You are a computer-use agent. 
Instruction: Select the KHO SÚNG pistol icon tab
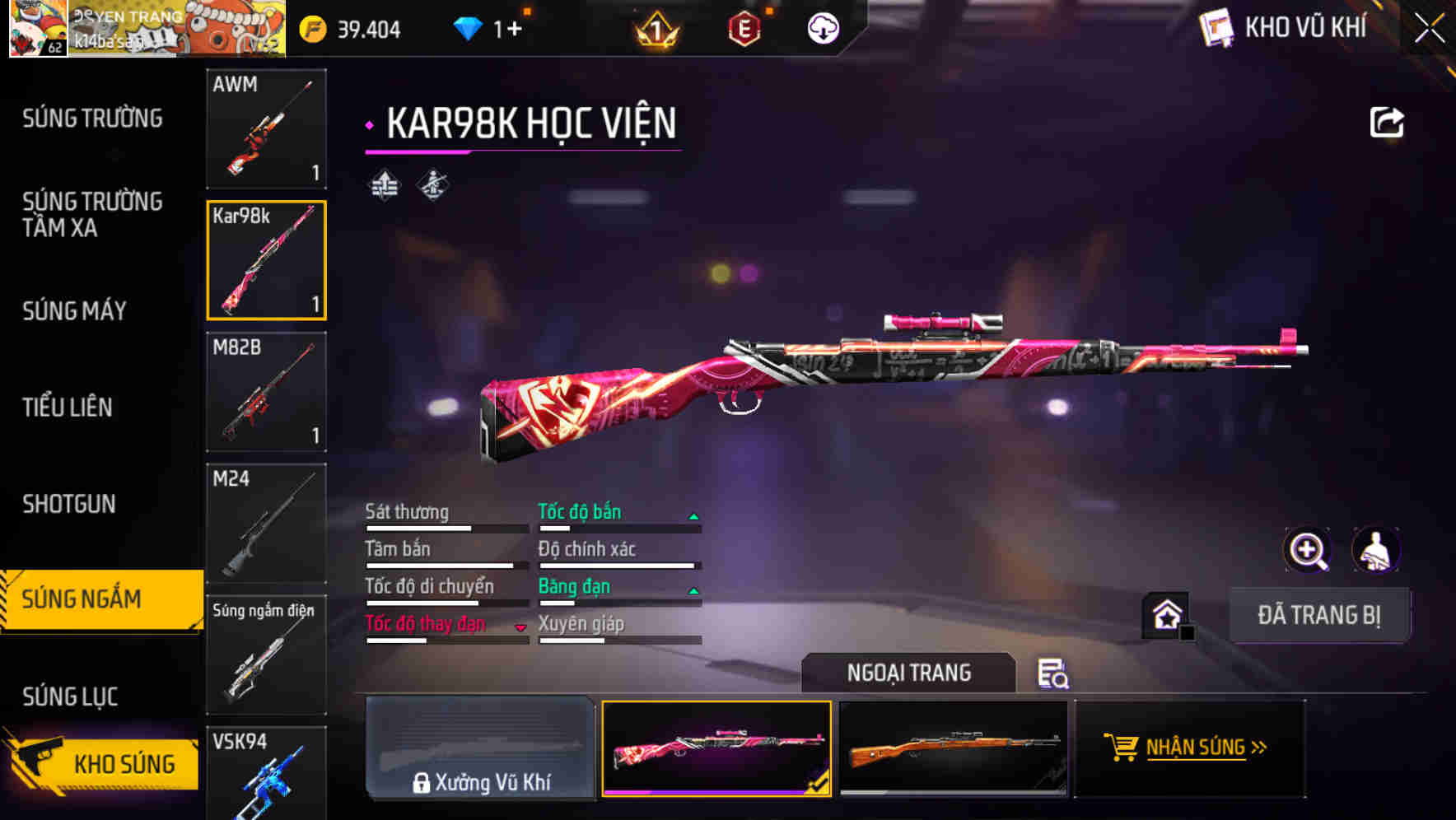99,764
